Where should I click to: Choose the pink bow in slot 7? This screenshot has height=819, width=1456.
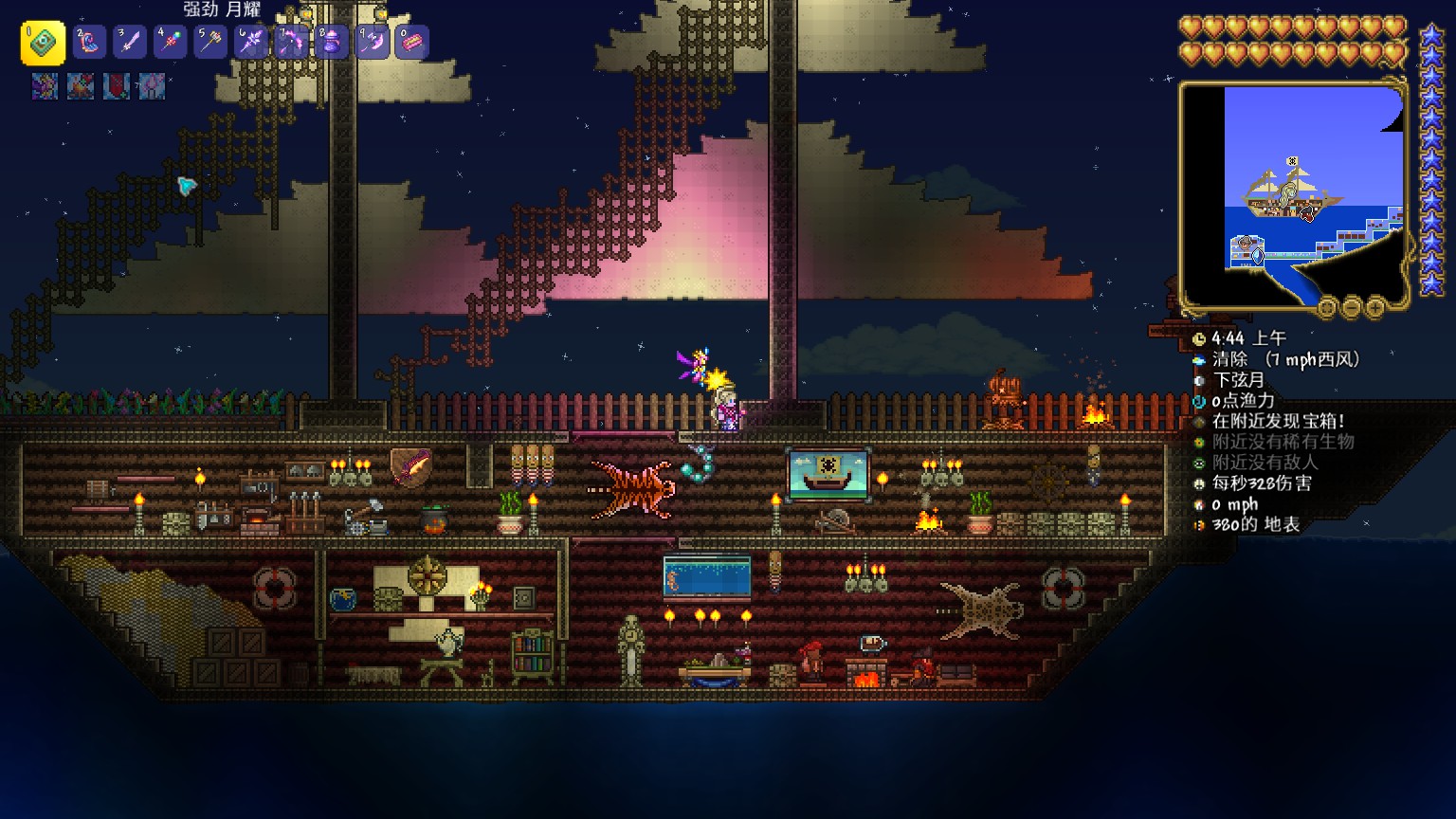[291, 43]
